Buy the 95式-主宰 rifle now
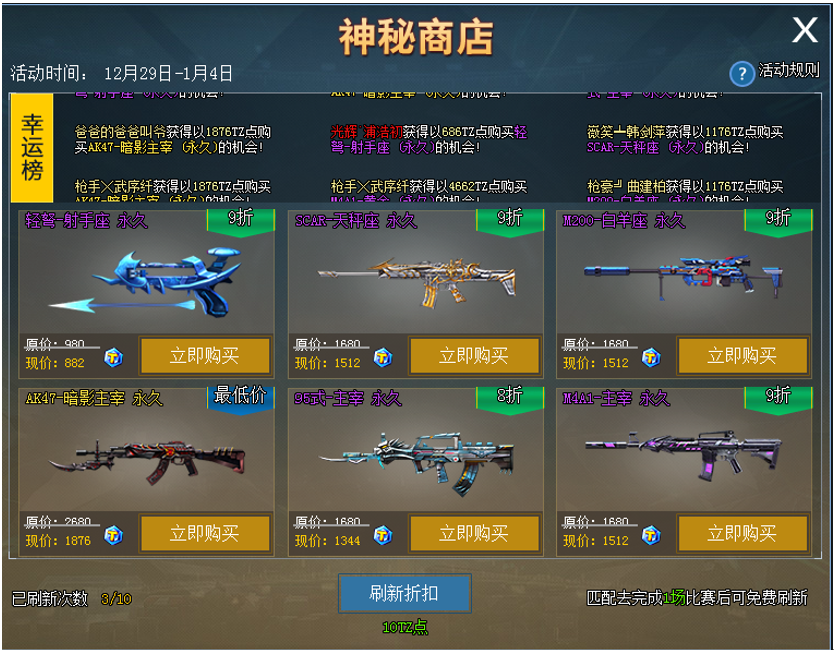This screenshot has width=834, height=650. pos(474,534)
